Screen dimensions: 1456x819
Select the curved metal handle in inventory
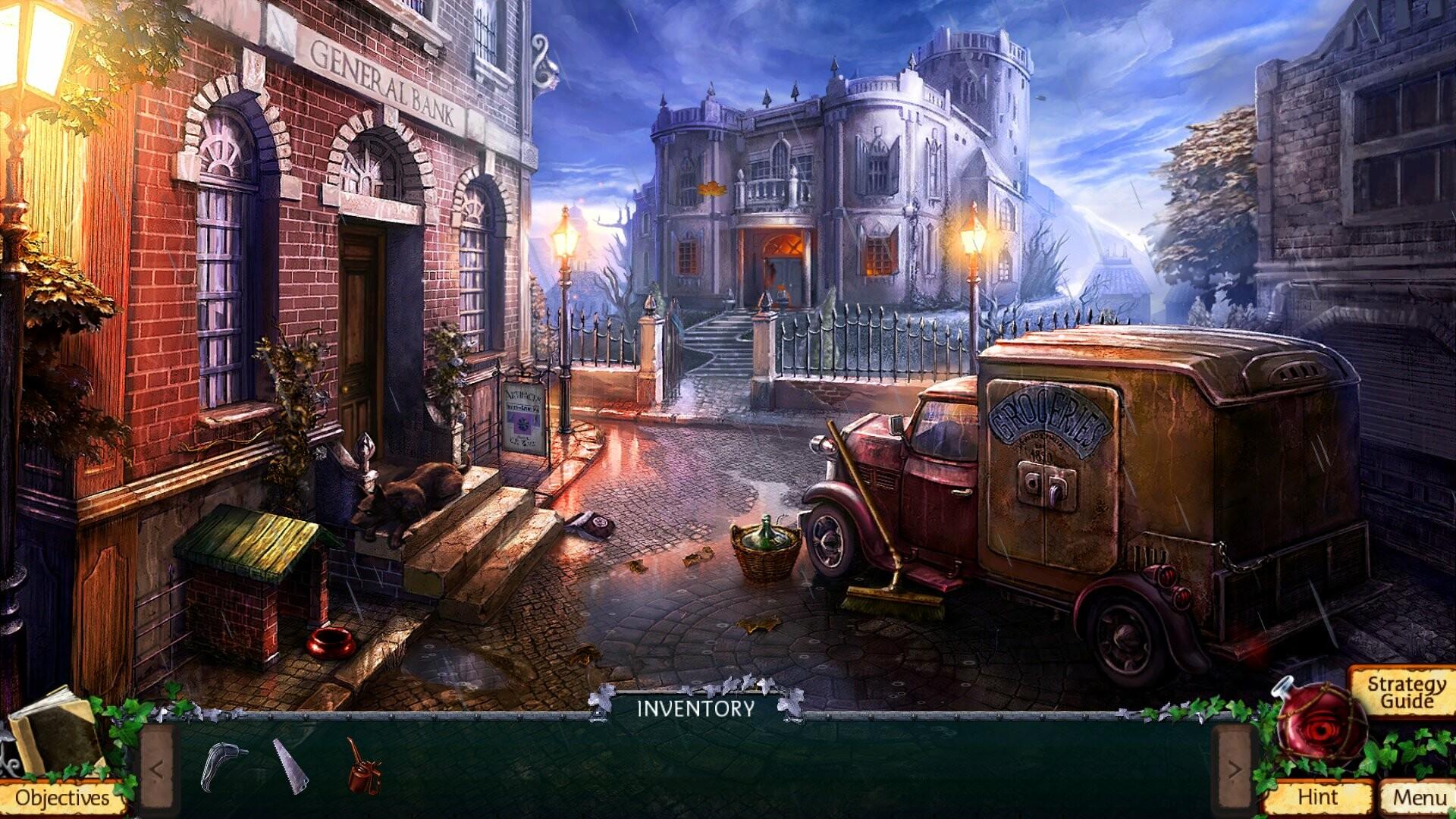pos(219,766)
